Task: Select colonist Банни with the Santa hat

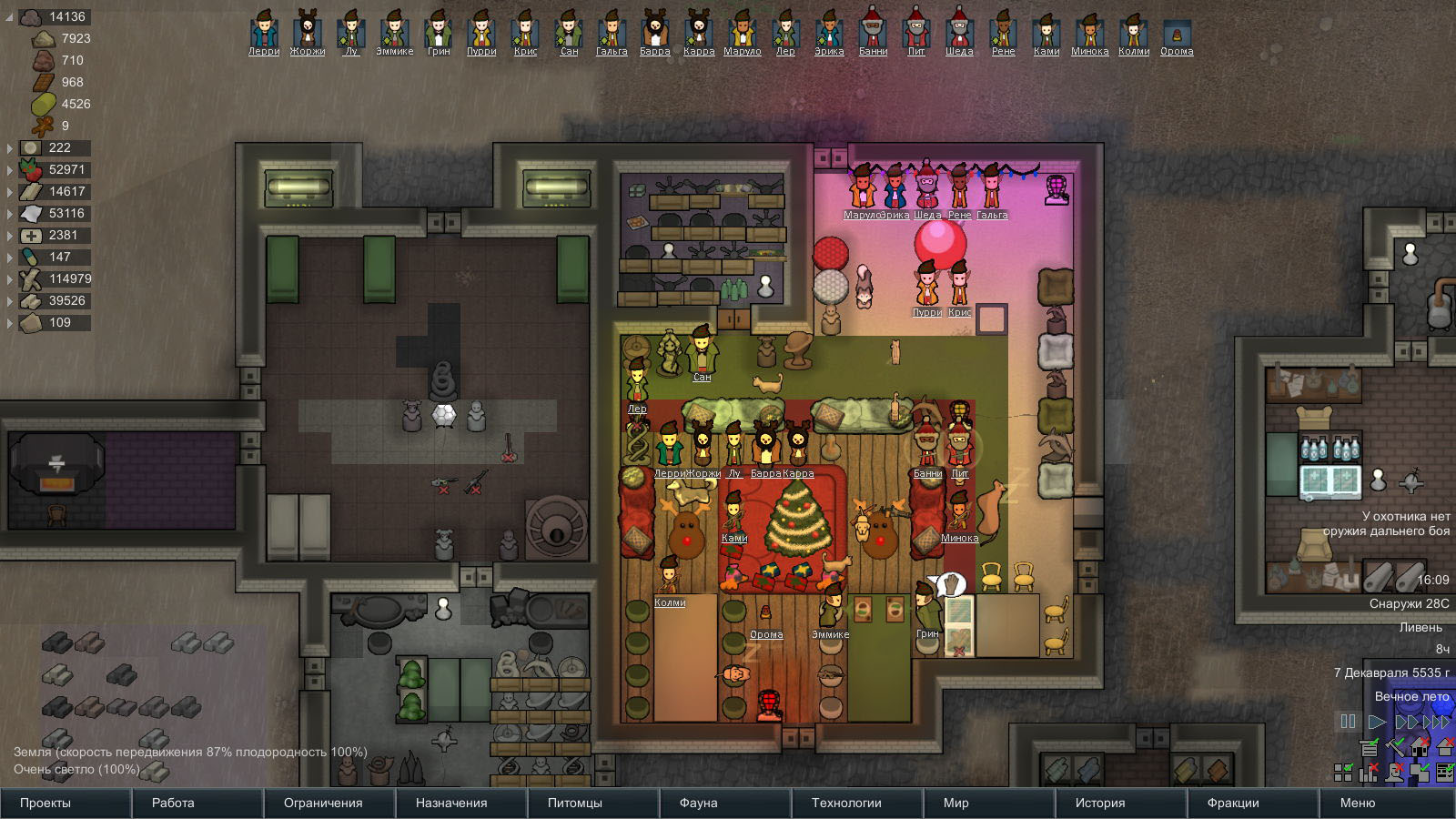Action: [x=873, y=31]
